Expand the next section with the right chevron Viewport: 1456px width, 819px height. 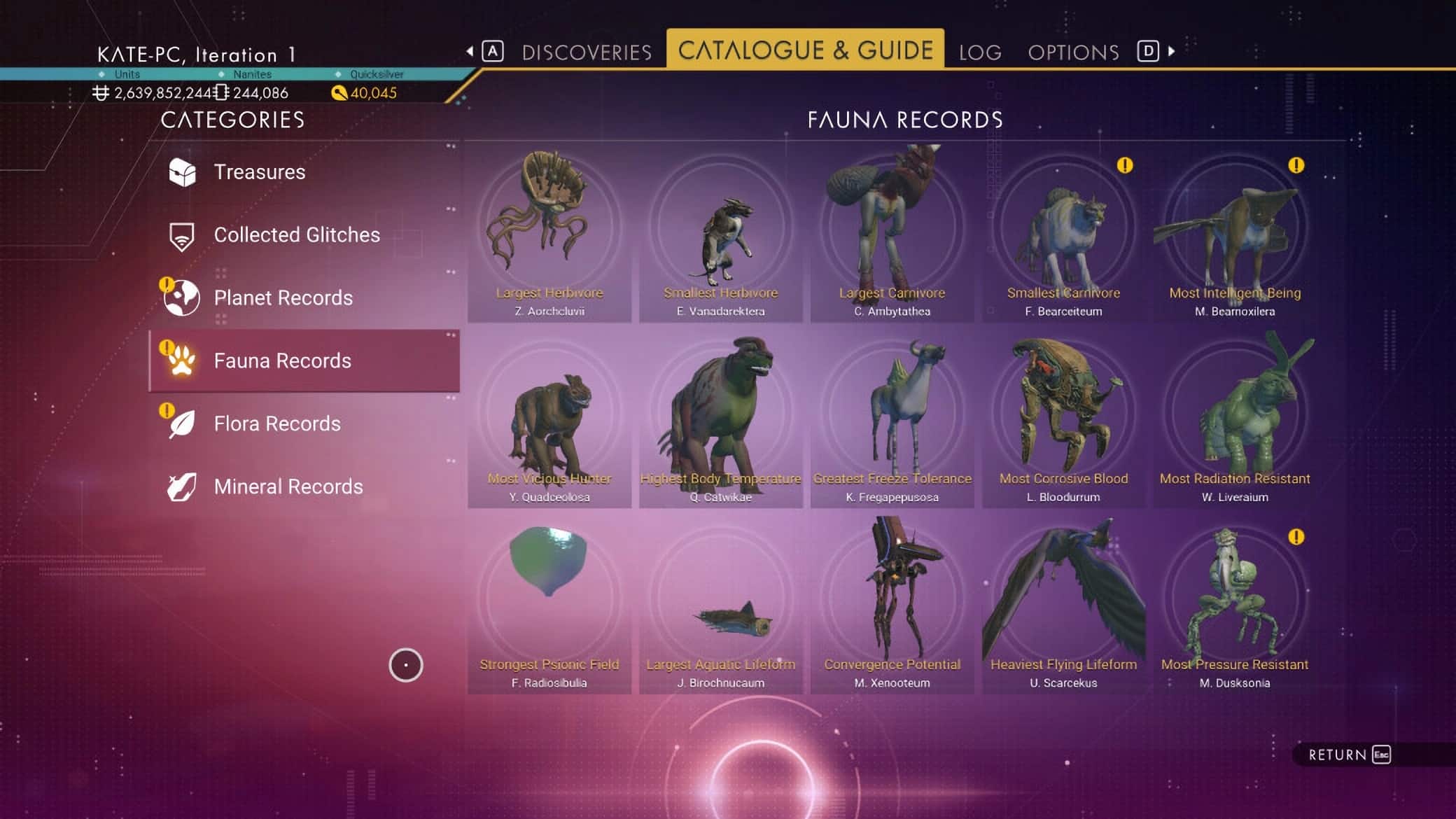1170,50
